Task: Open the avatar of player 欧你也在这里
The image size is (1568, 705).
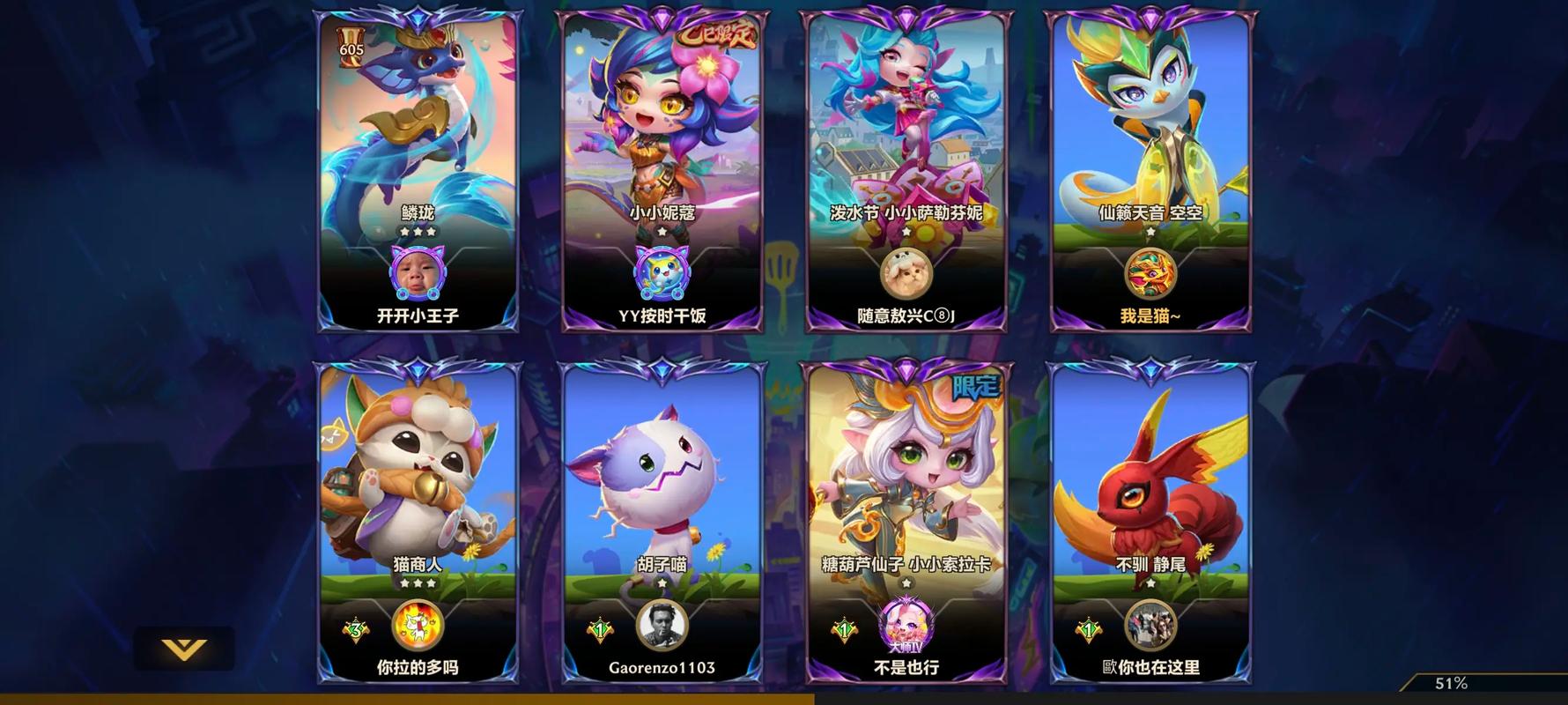Action: 1150,626
